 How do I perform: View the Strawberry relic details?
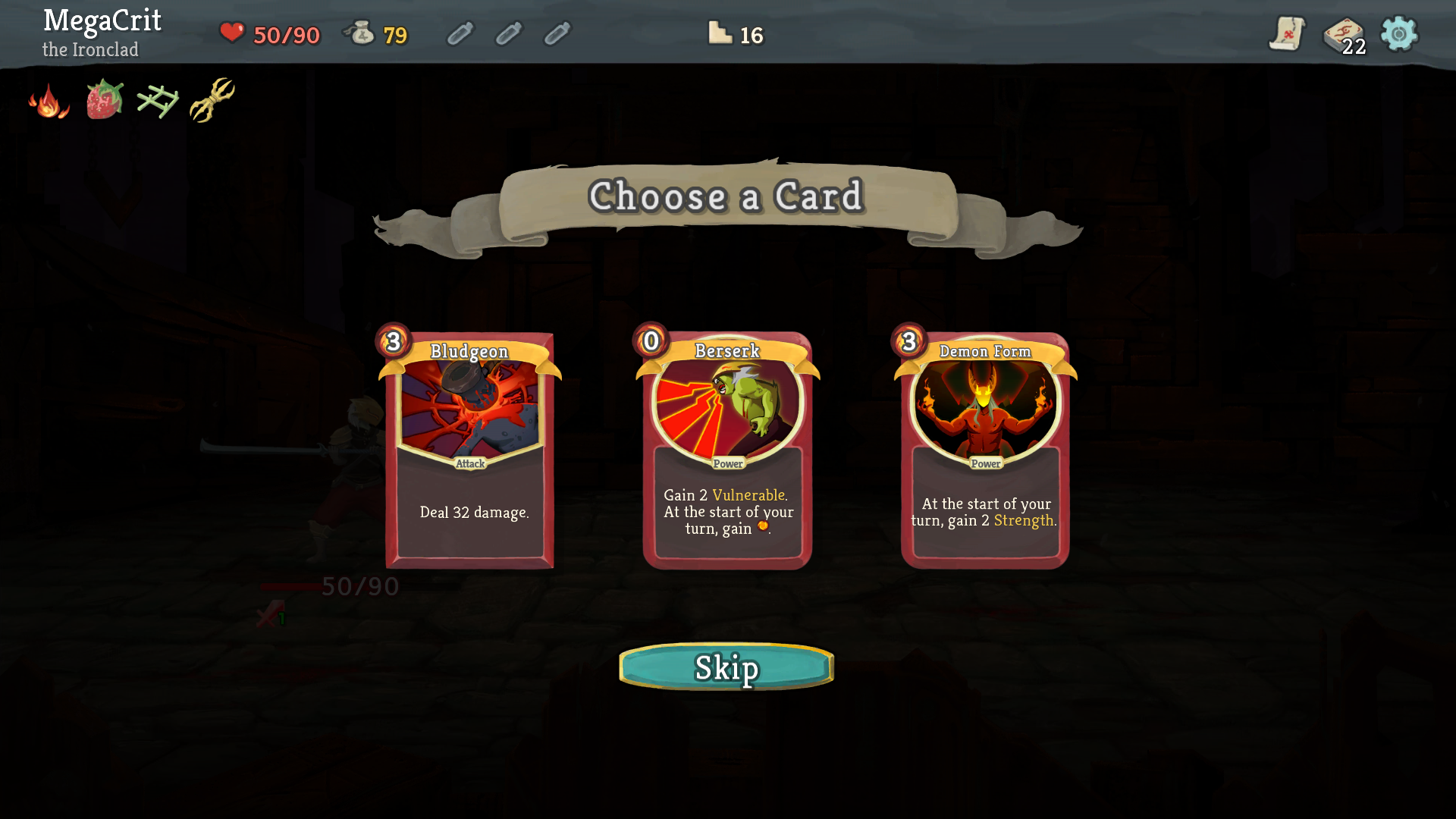pos(104,101)
